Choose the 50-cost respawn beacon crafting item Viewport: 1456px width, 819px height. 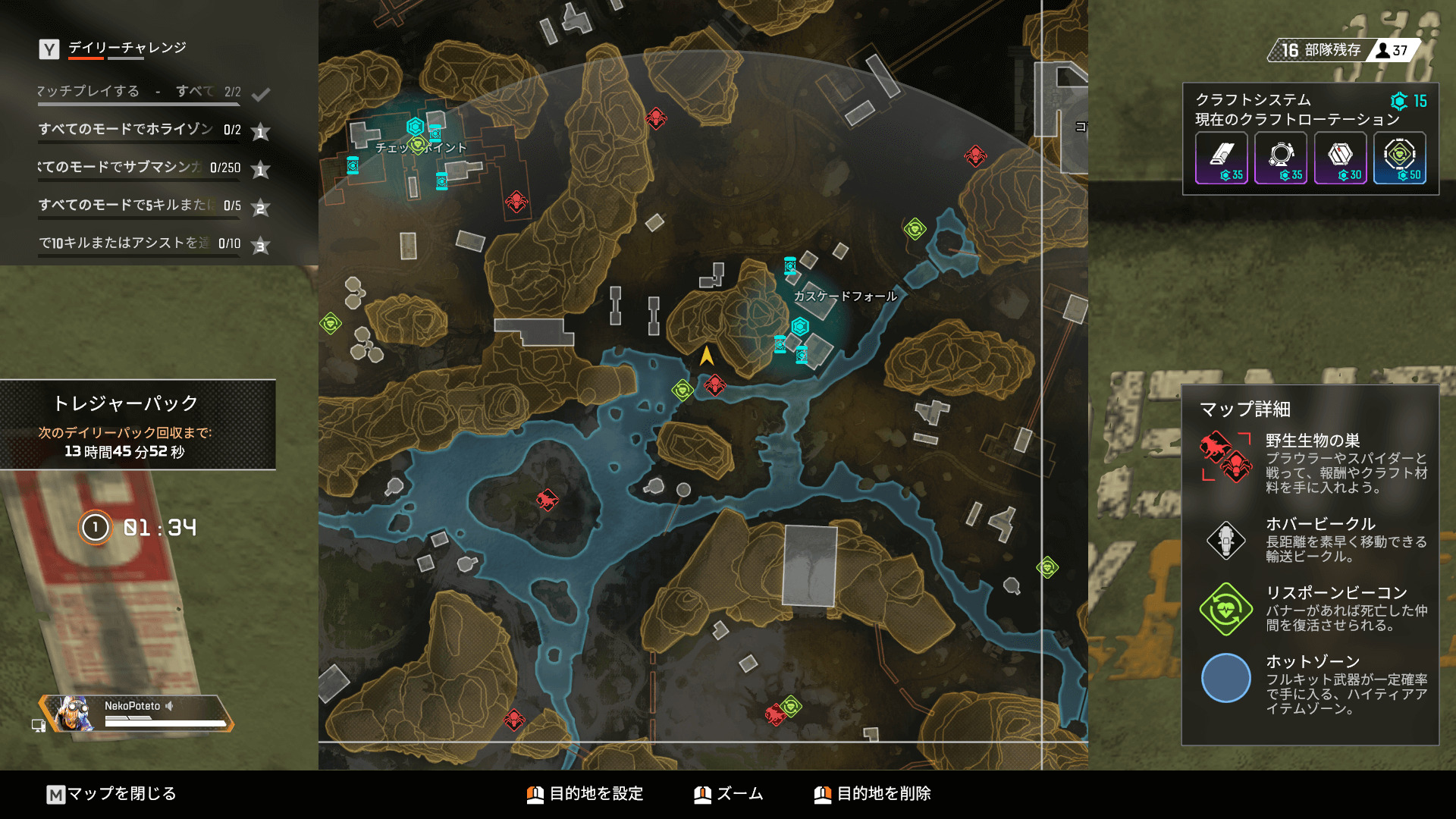(1400, 158)
